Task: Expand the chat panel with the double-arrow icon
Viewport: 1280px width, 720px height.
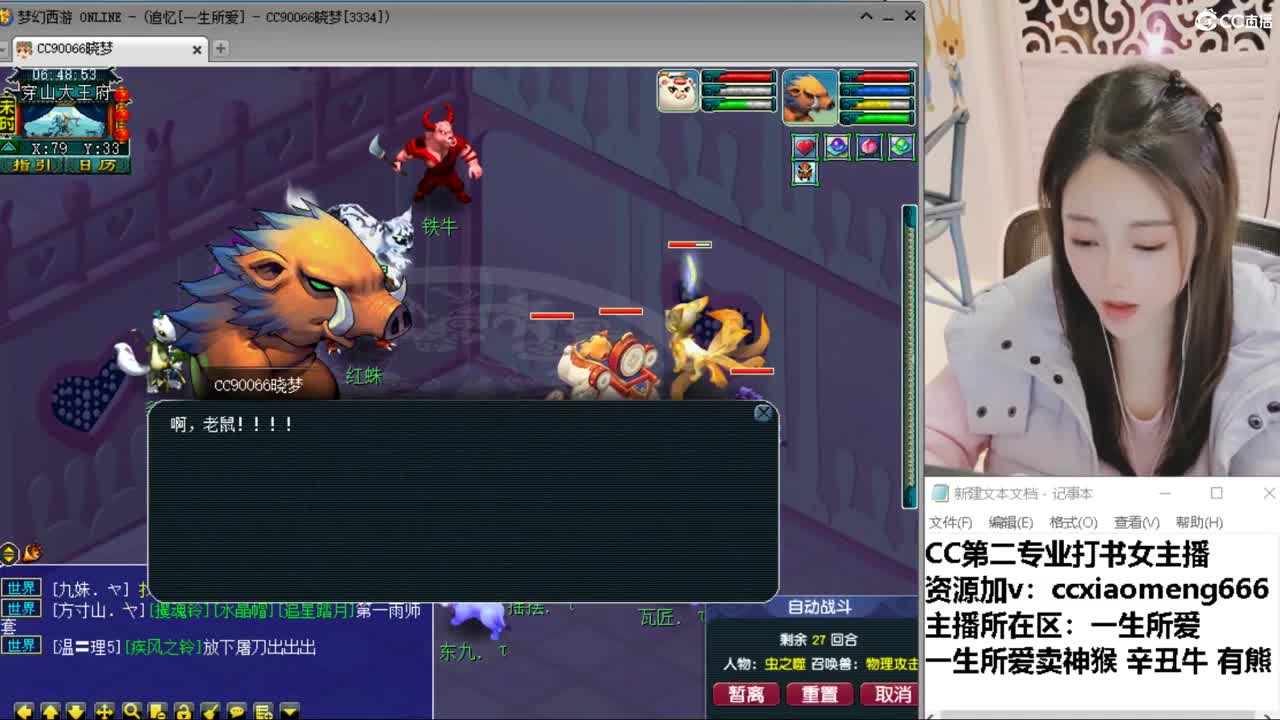Action: point(7,551)
